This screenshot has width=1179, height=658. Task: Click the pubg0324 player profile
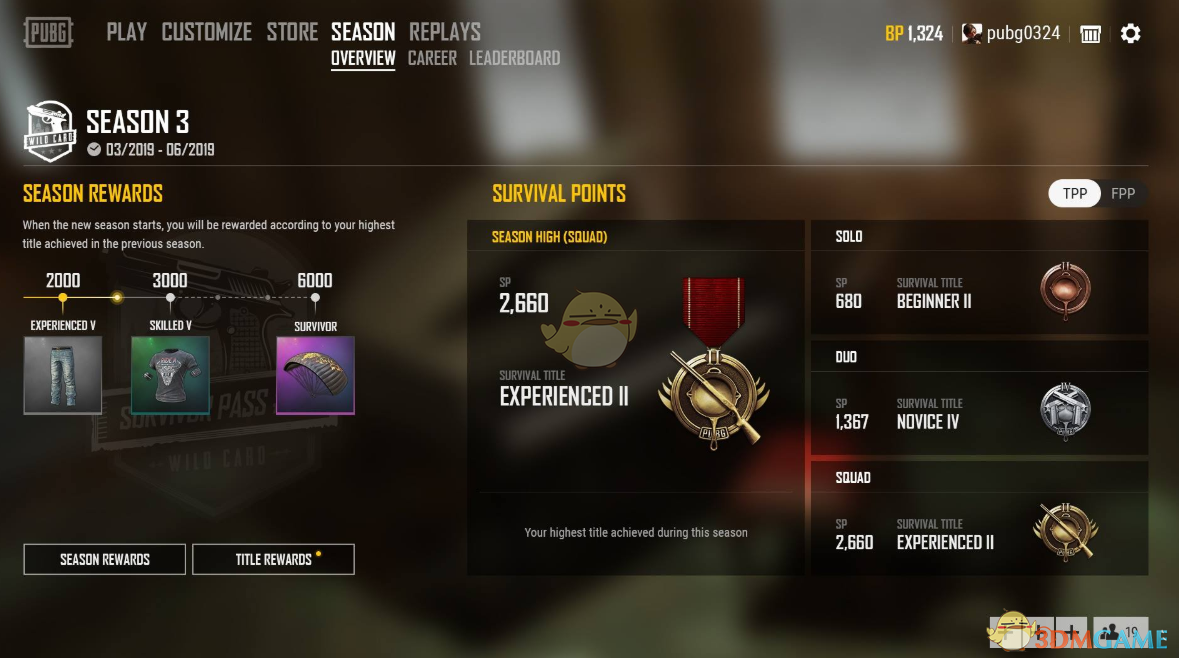pos(1011,33)
